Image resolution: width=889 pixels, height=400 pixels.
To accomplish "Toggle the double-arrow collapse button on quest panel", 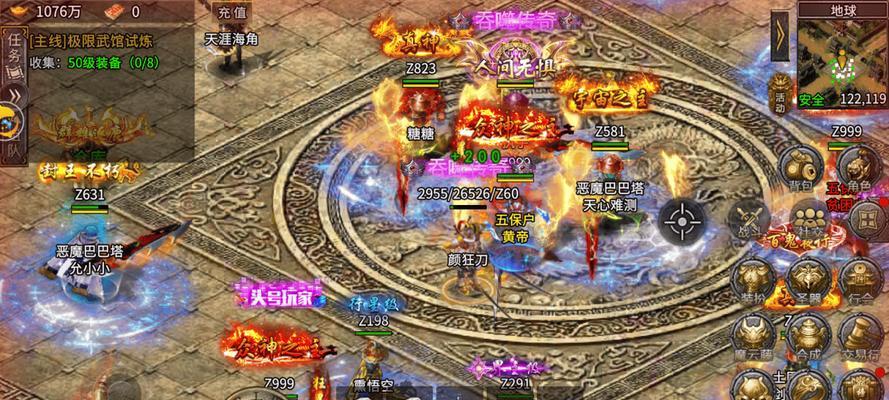I will (x=13, y=96).
